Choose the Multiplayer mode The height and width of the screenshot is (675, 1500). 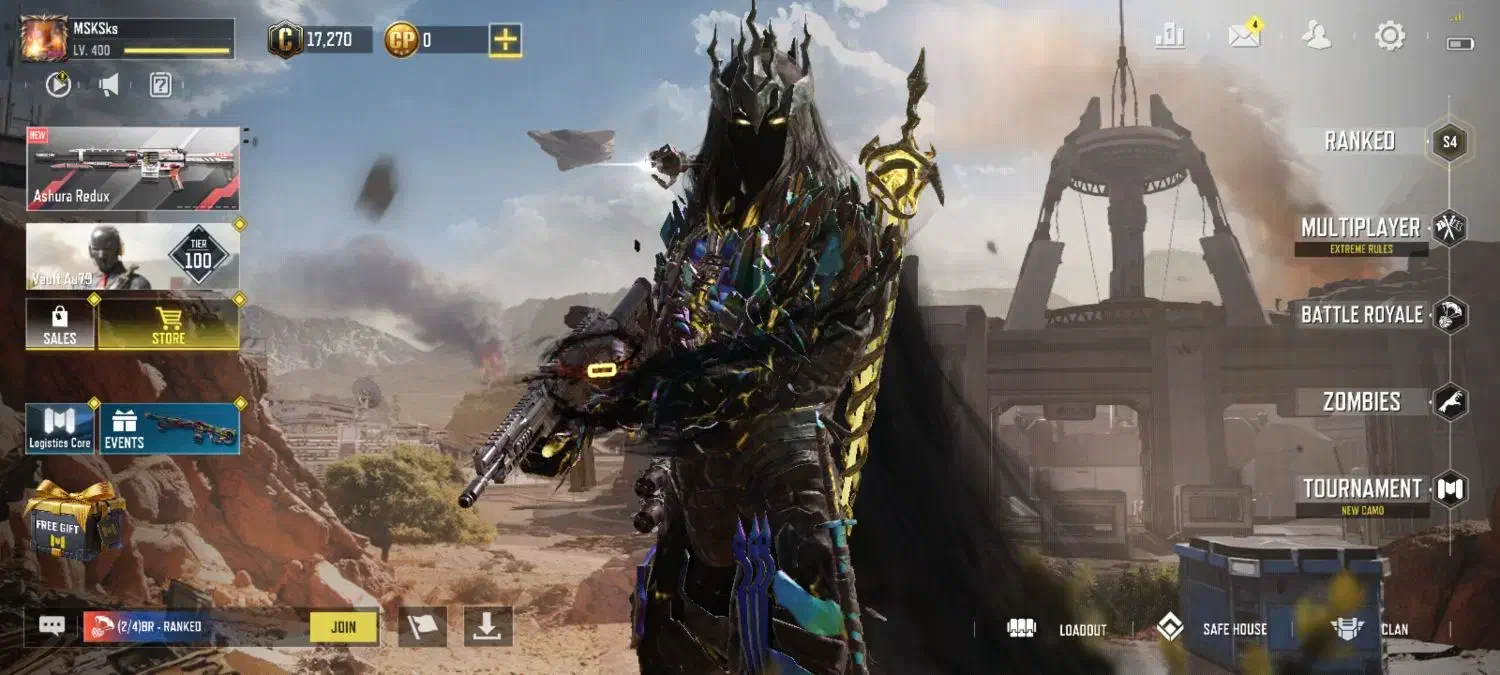[x=1361, y=228]
